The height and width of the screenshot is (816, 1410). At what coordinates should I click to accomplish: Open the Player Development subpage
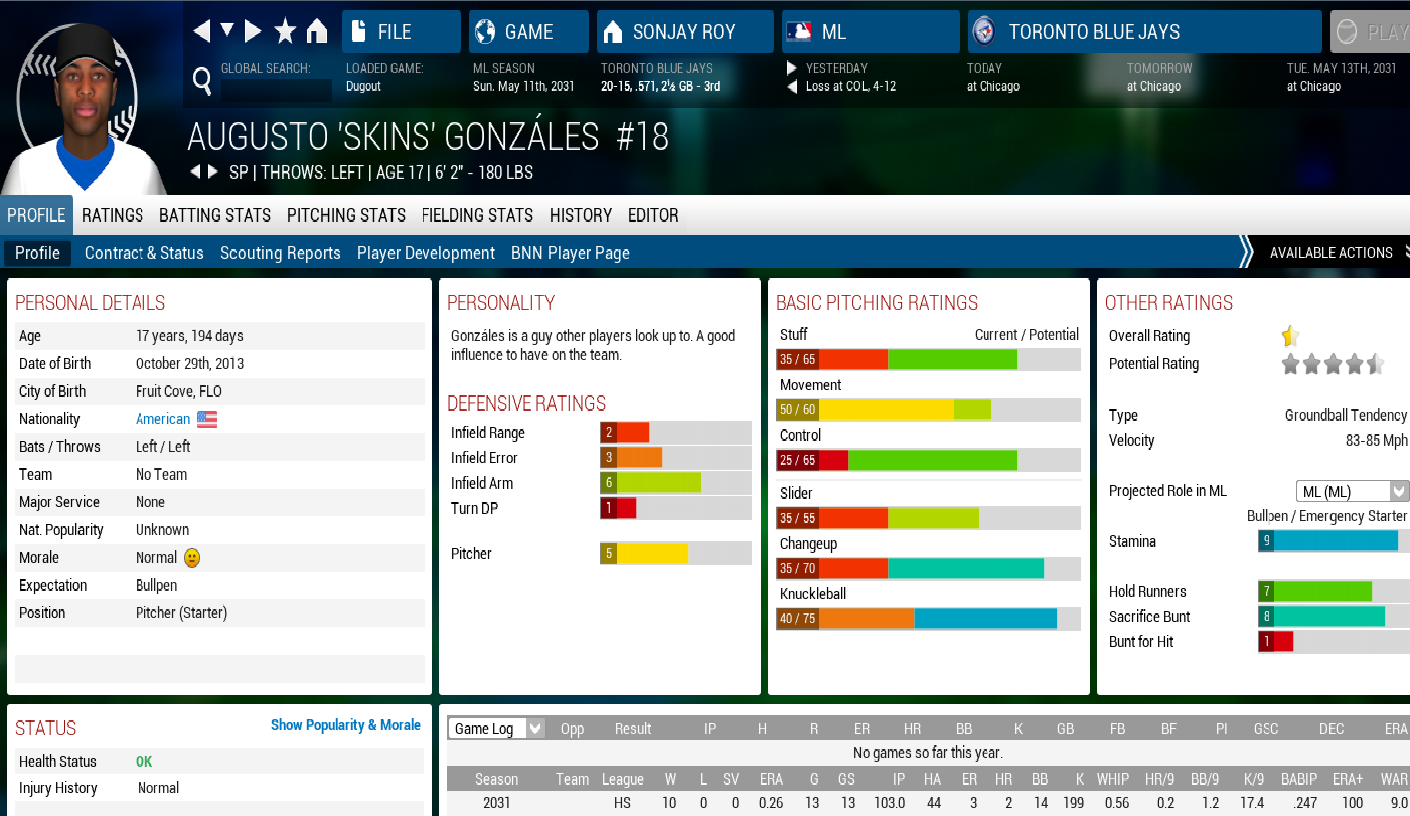pyautogui.click(x=426, y=253)
